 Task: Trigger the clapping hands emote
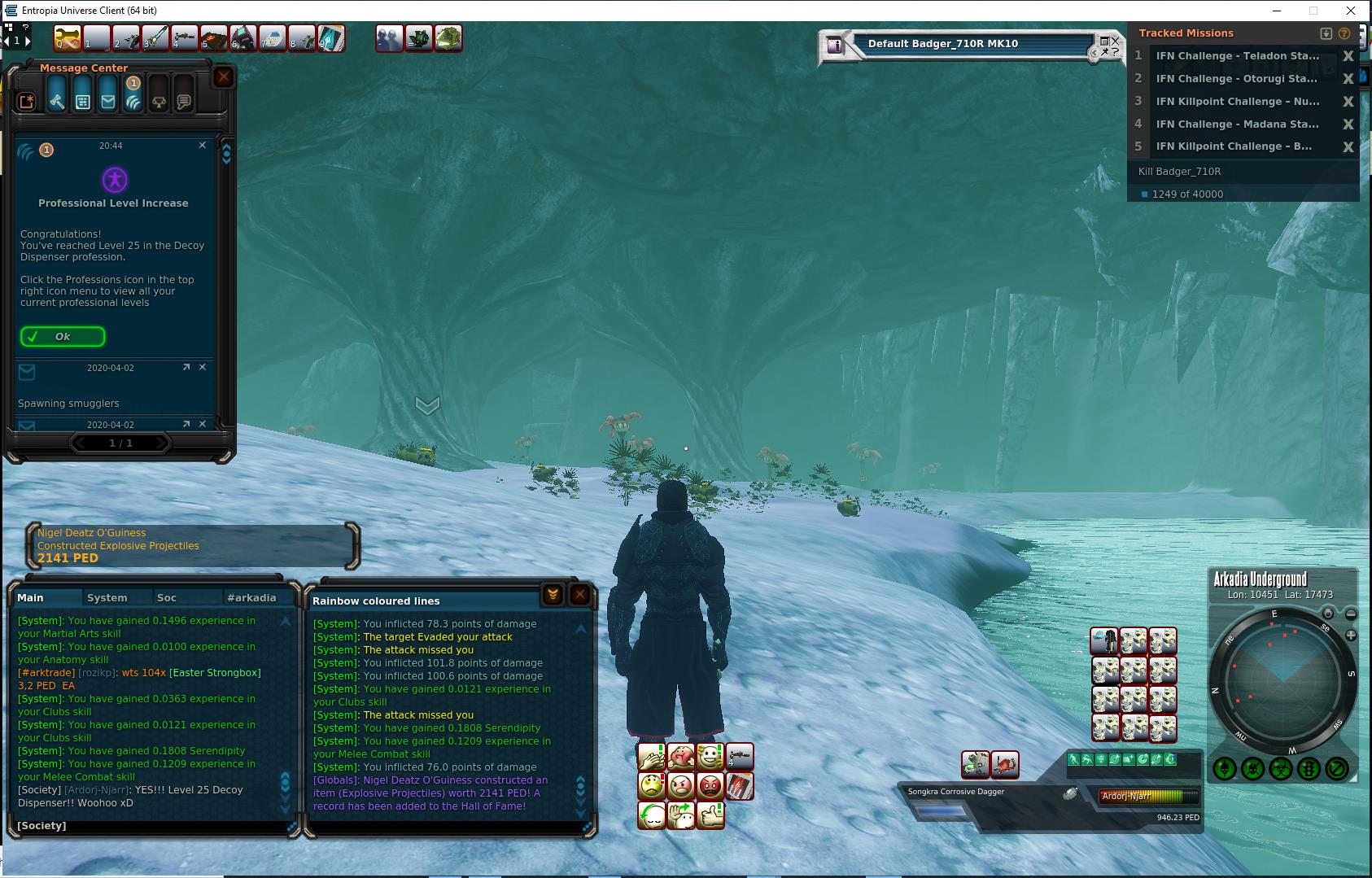(x=651, y=758)
